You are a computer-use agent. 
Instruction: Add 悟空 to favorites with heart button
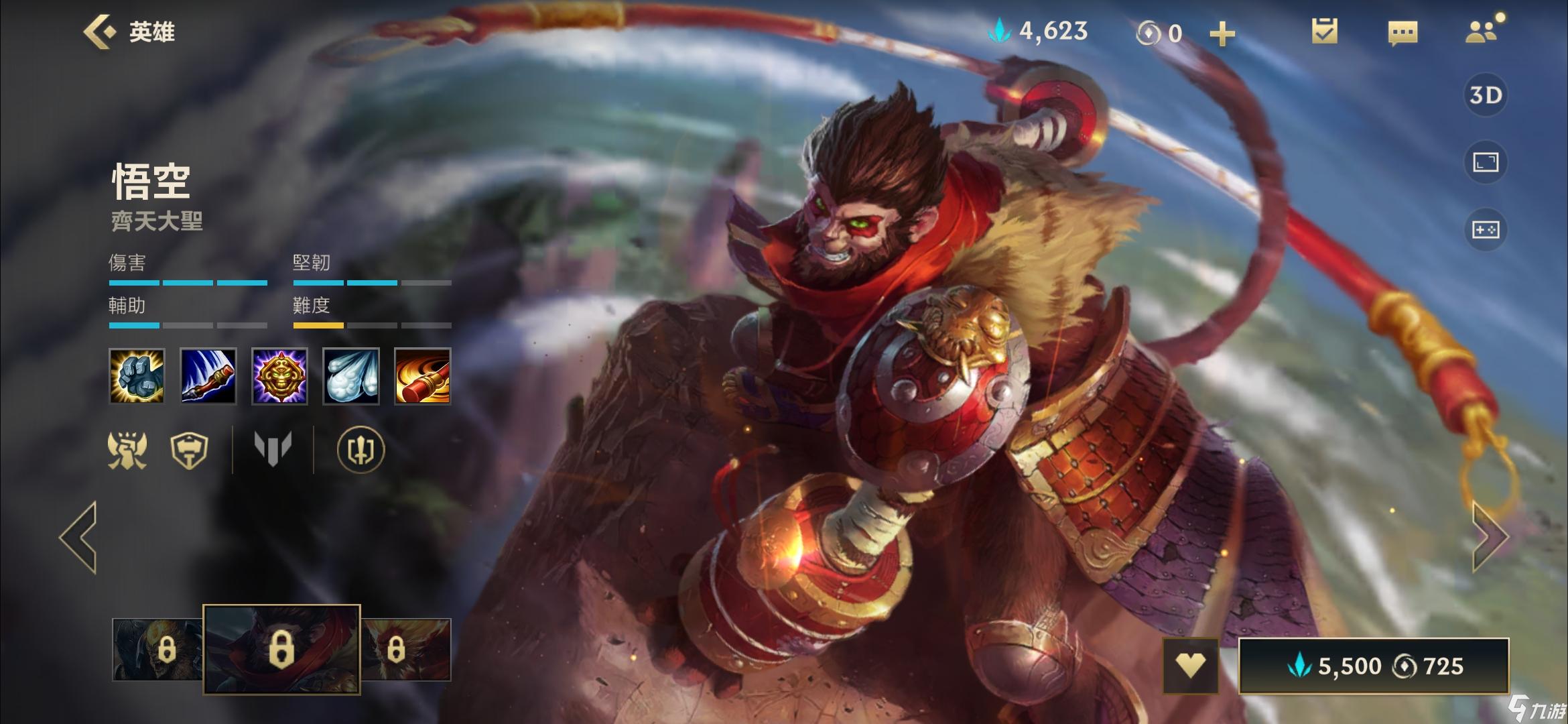(x=1190, y=665)
